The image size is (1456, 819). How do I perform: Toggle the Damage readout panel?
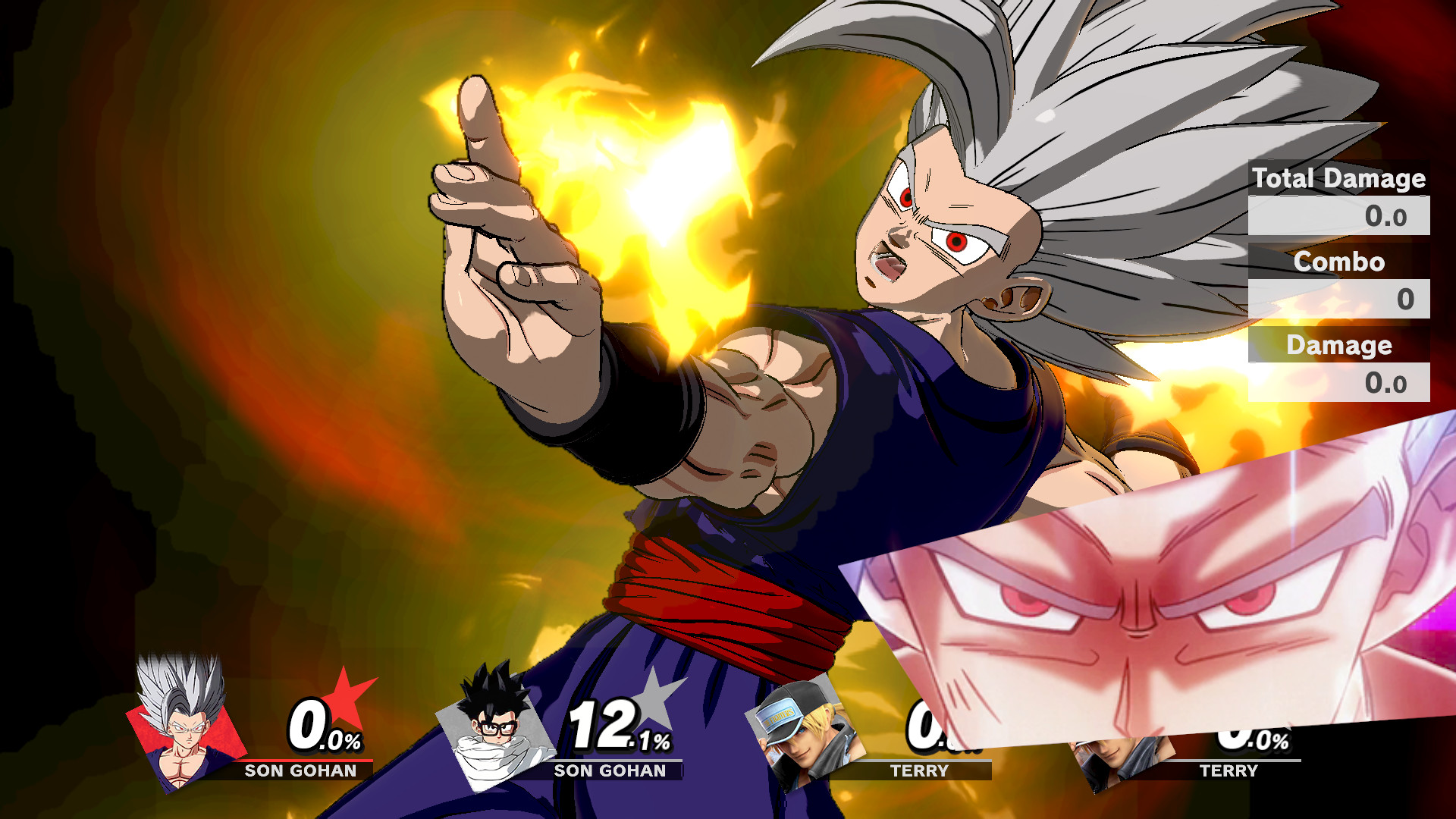click(1339, 346)
